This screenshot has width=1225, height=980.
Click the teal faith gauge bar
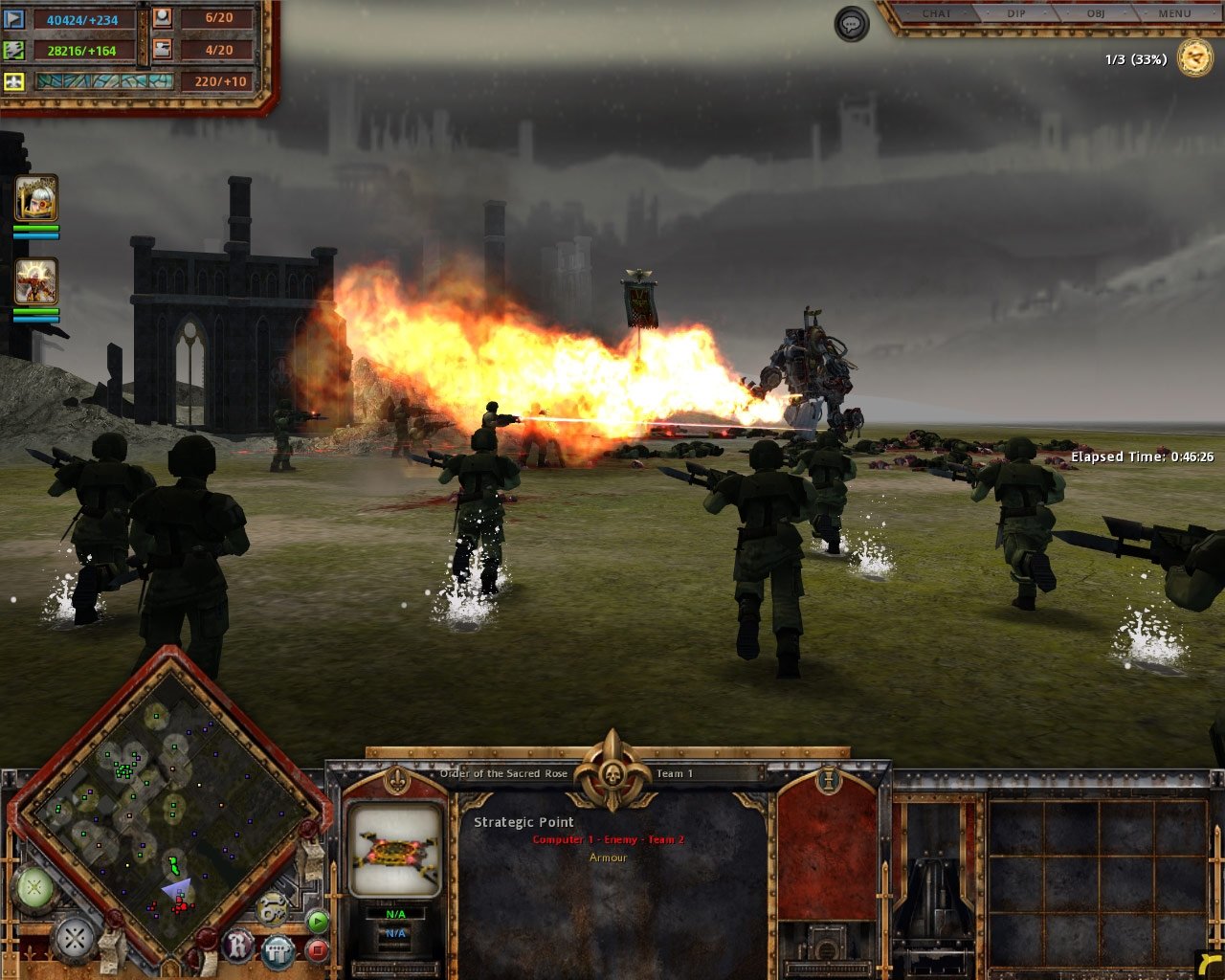pos(105,82)
